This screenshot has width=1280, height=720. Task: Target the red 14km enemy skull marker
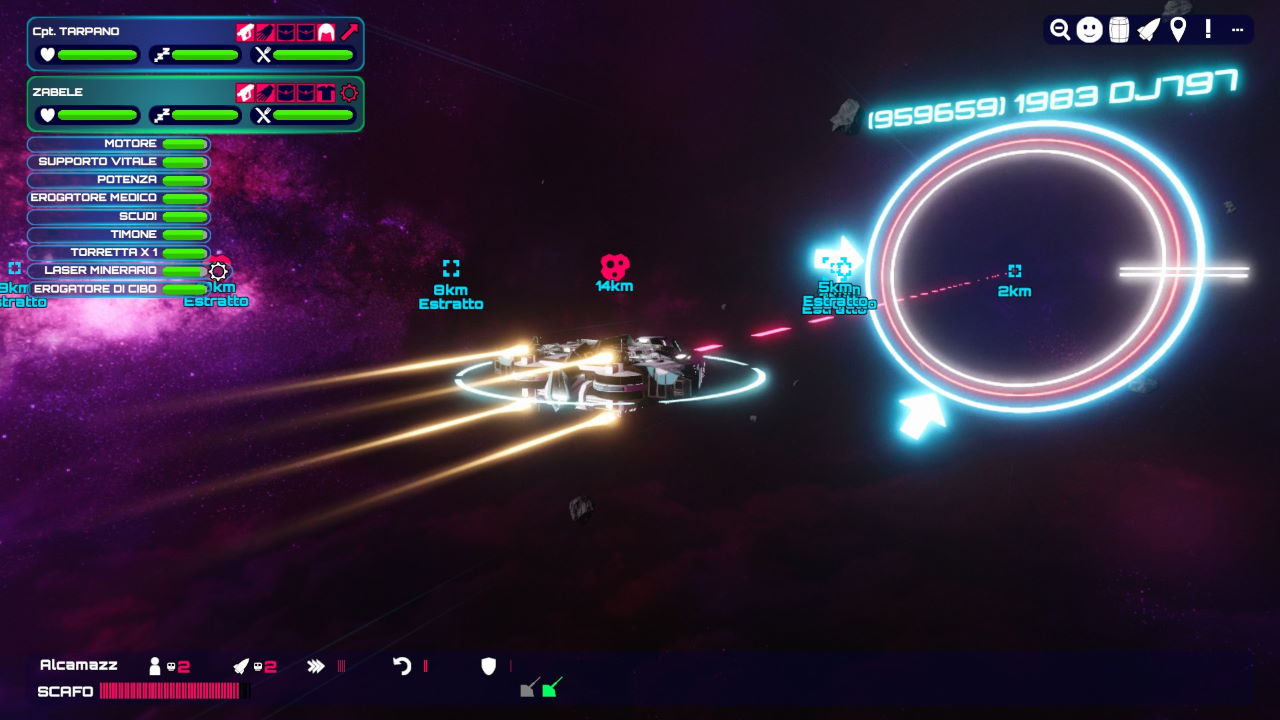pyautogui.click(x=615, y=266)
